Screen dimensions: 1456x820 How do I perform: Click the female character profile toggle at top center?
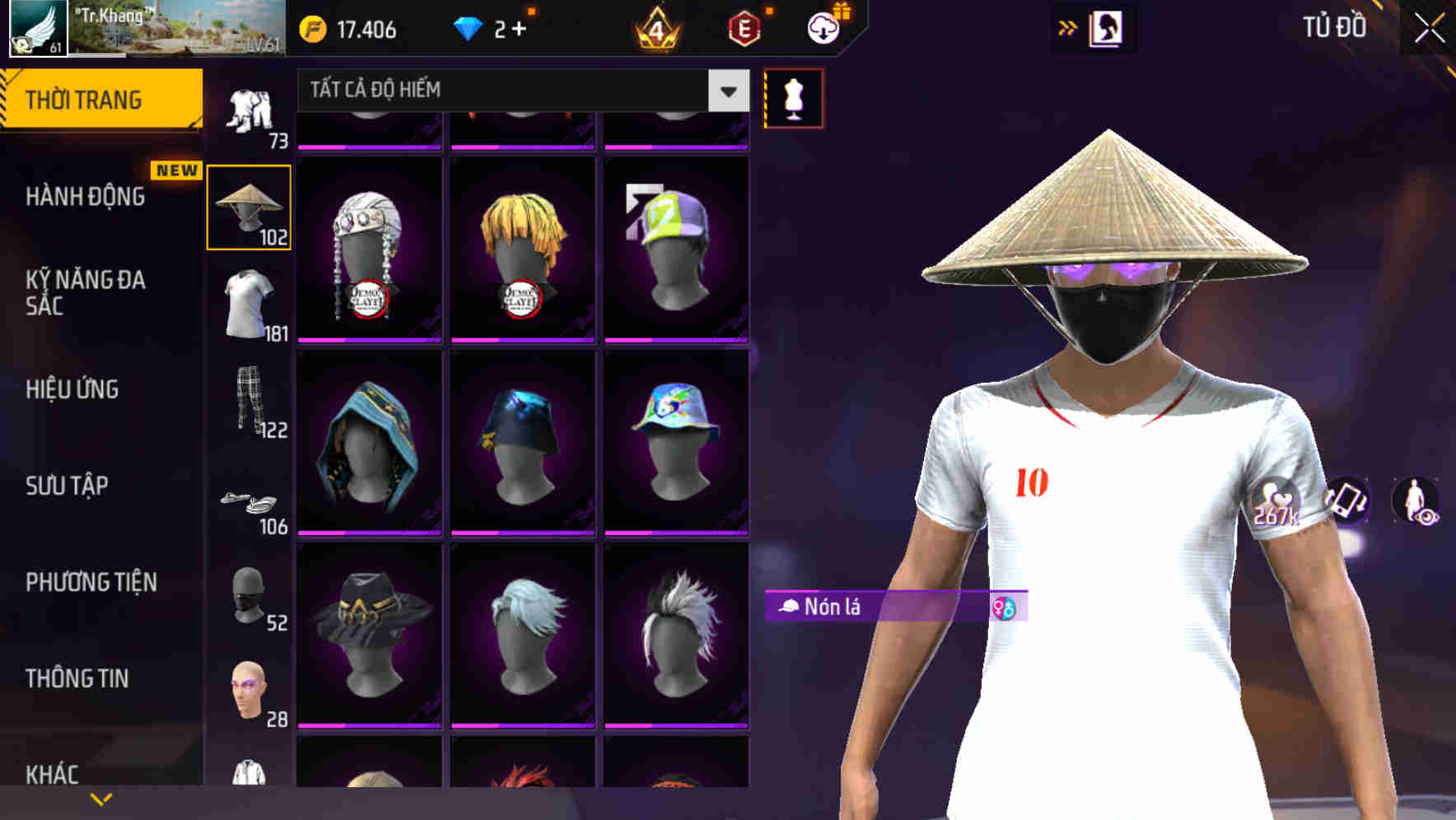point(1107,28)
